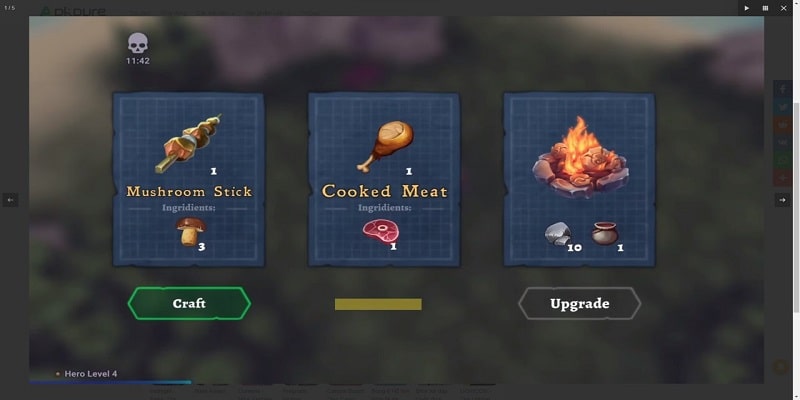Go back to the previous screenshot
This screenshot has height=400, width=800.
click(10, 200)
